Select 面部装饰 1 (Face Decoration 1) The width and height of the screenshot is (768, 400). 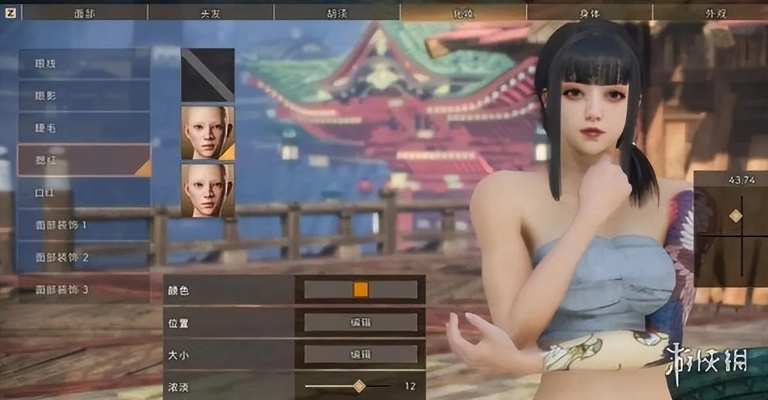coord(84,225)
